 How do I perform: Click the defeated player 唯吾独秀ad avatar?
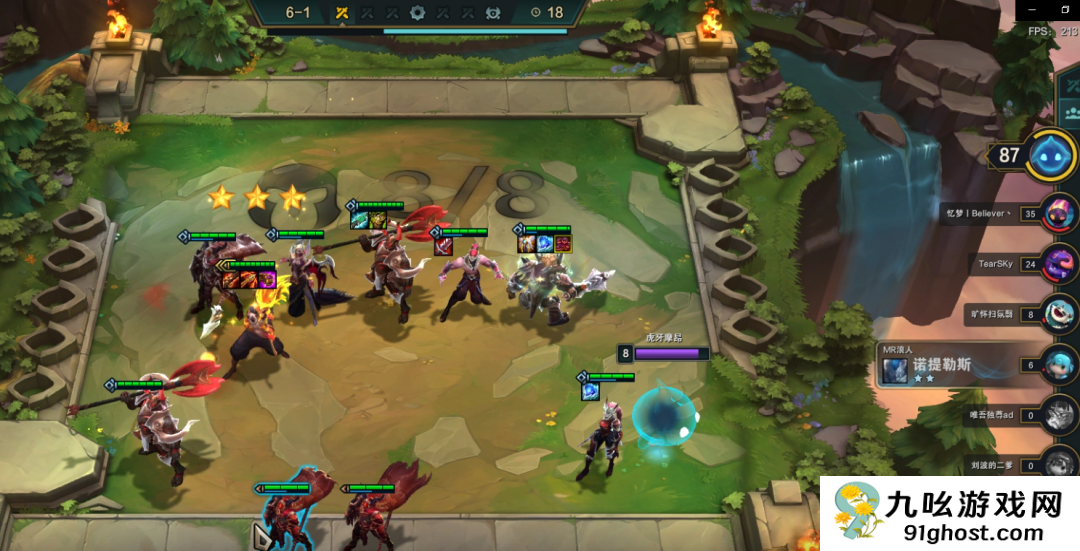click(1058, 414)
